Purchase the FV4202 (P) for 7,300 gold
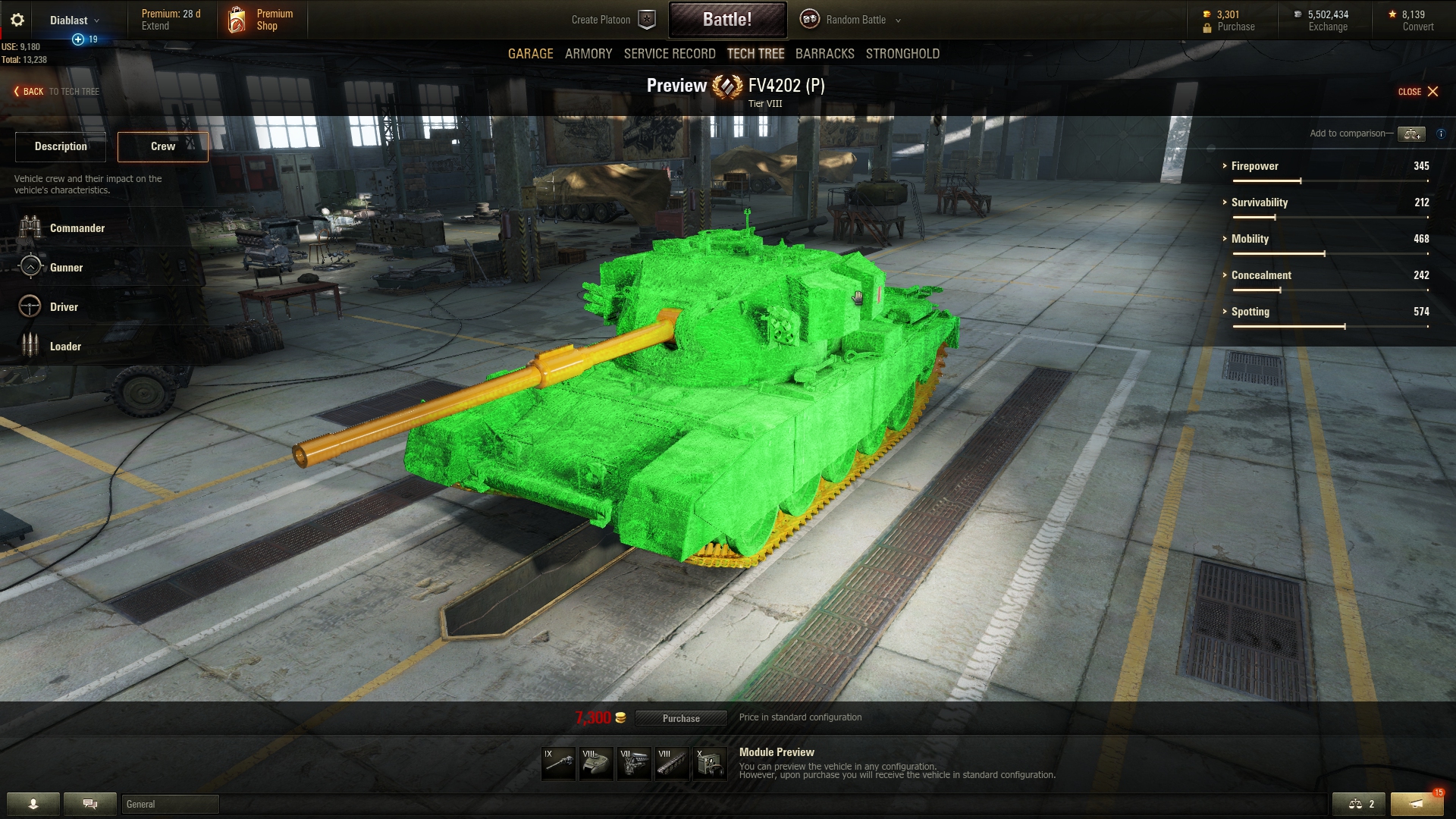This screenshot has height=819, width=1456. [681, 718]
